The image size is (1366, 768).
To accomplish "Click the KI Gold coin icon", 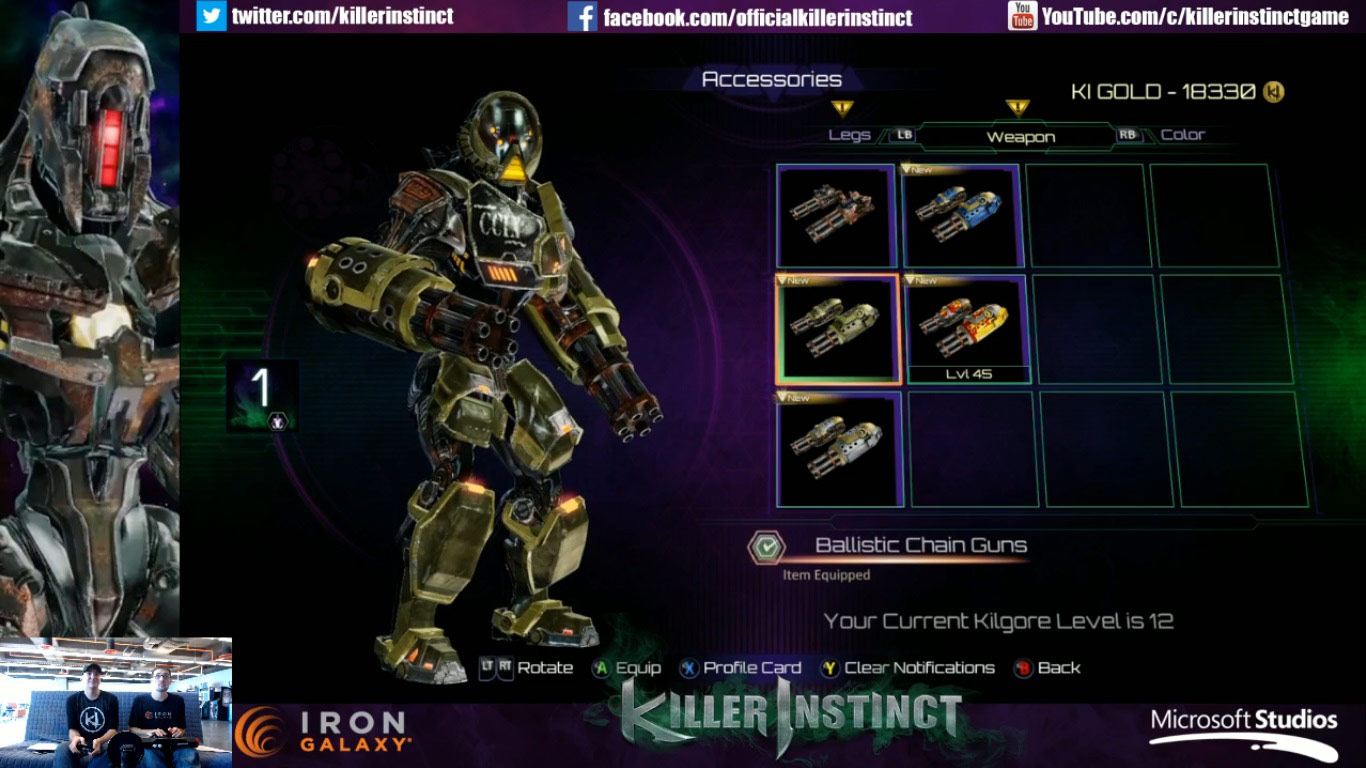I will coord(1274,90).
